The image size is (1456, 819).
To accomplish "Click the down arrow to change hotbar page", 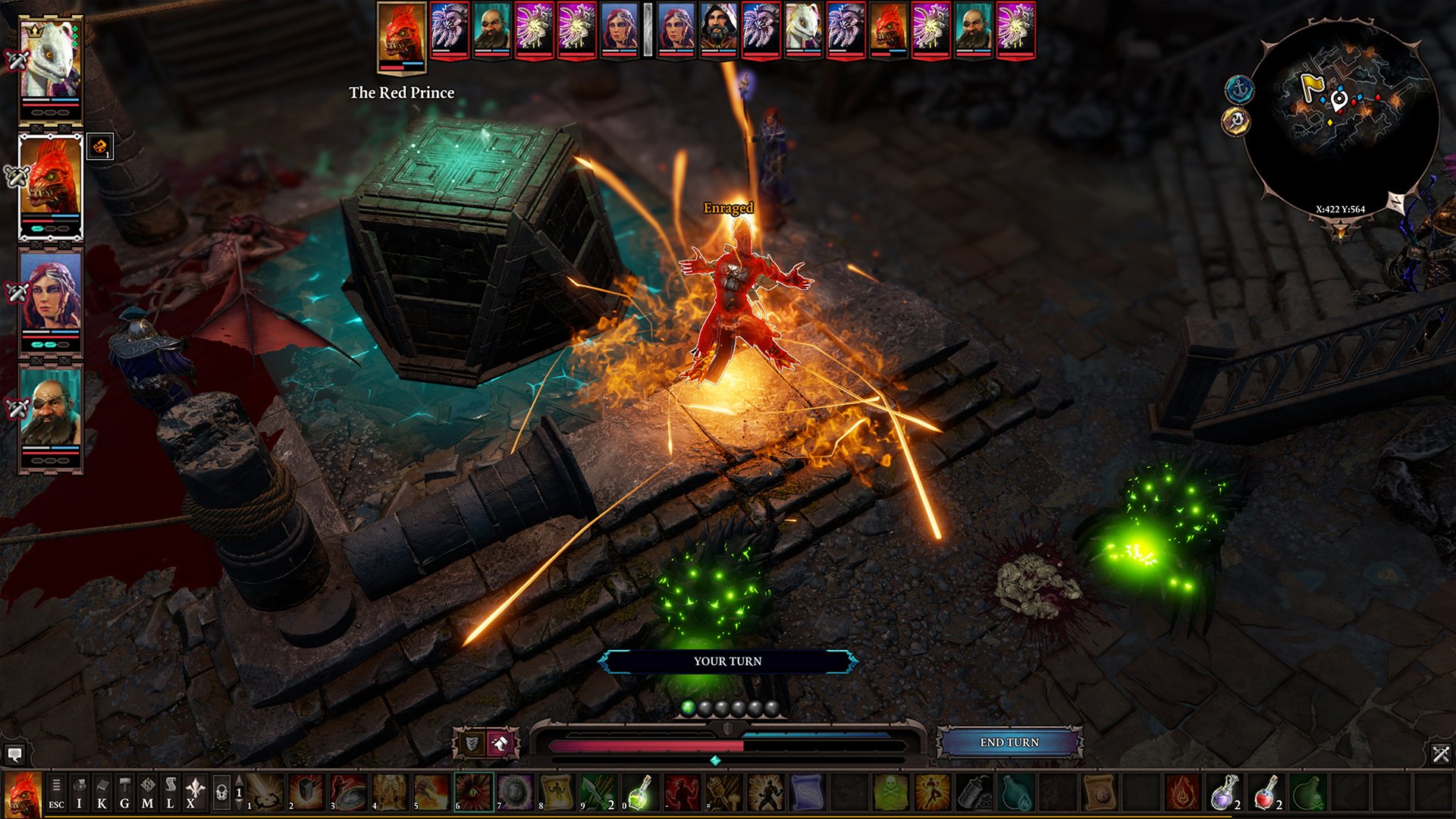I will [x=238, y=806].
